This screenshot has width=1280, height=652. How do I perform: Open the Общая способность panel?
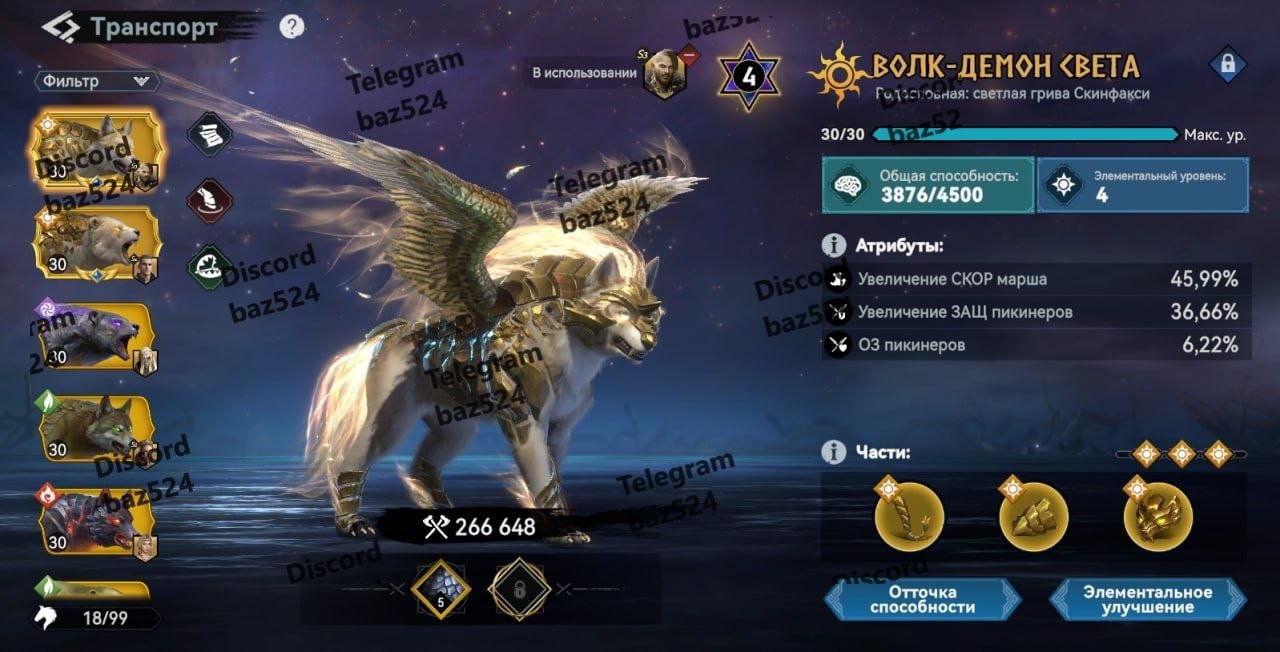[x=927, y=185]
